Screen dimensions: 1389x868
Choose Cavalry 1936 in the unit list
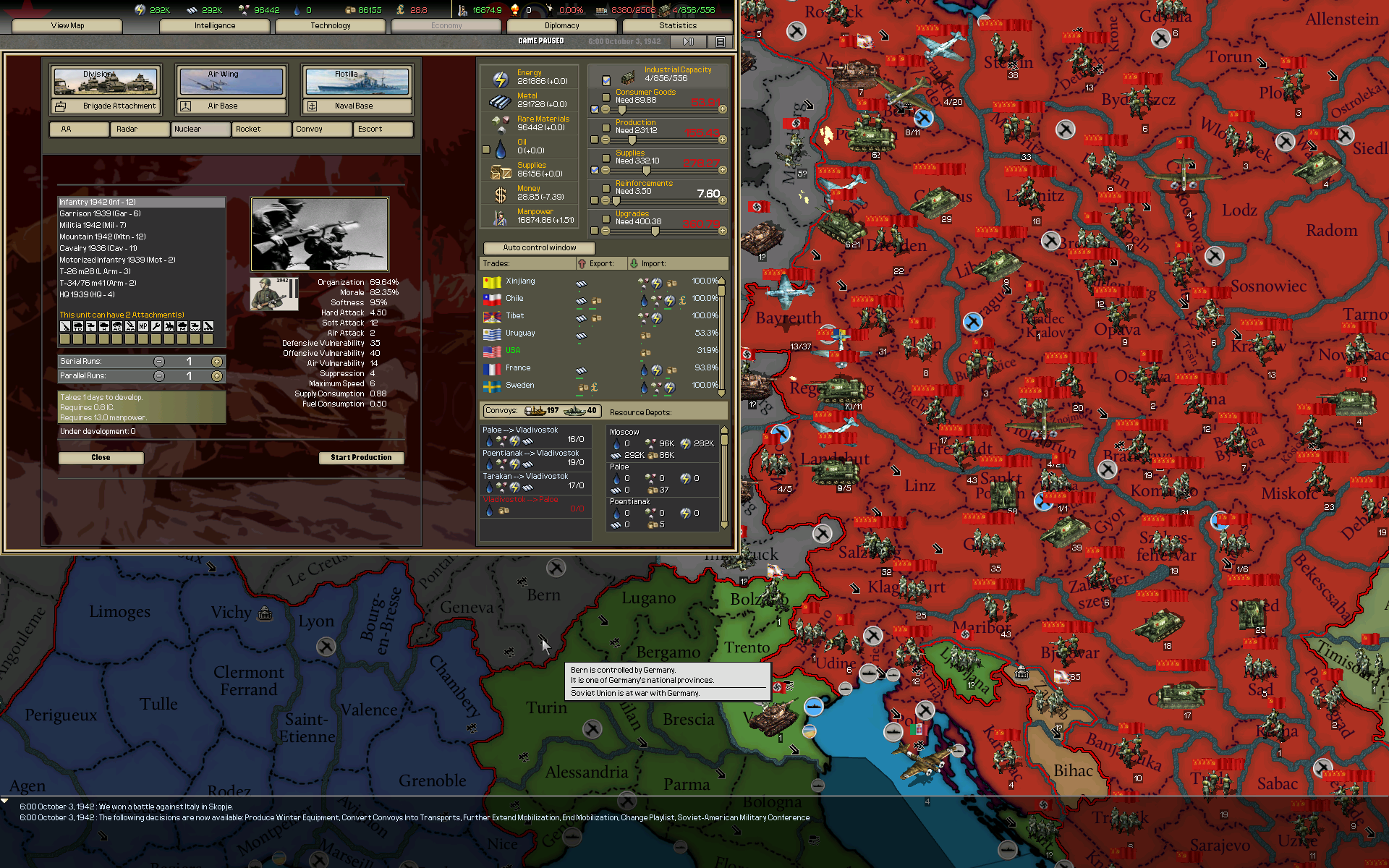[x=98, y=248]
